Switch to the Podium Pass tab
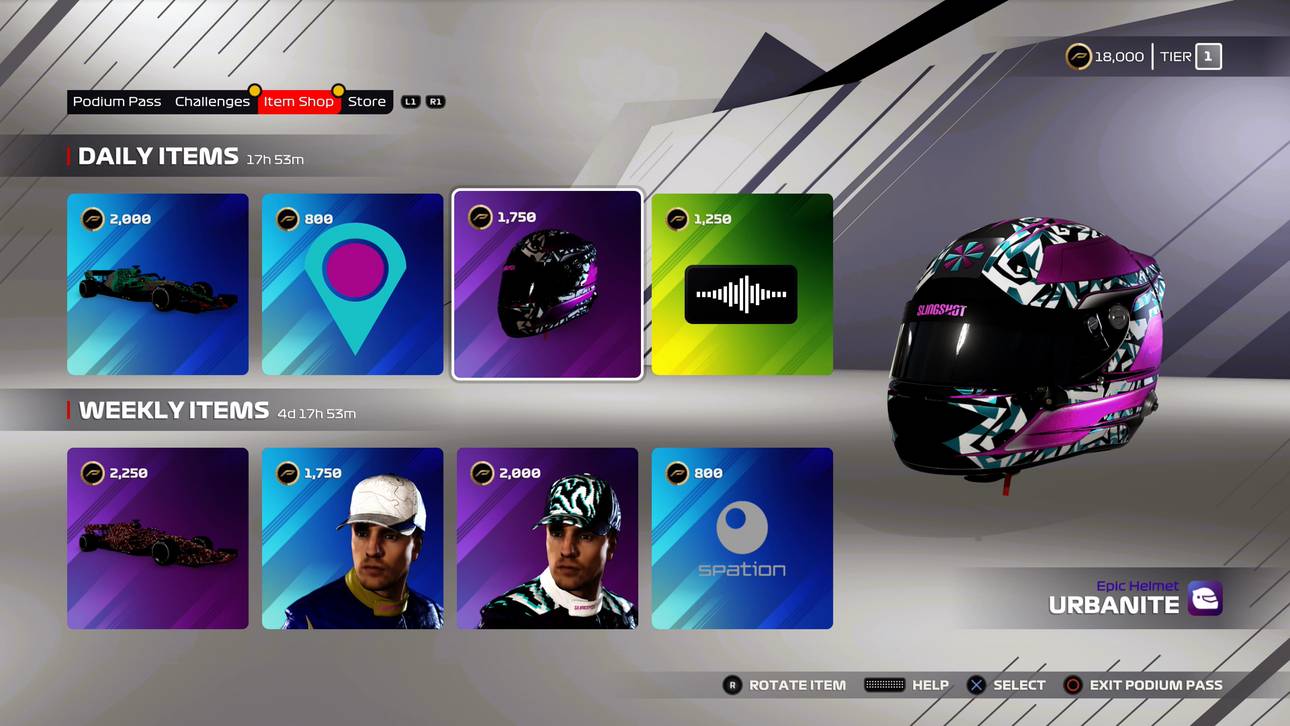The image size is (1290, 726). [116, 101]
